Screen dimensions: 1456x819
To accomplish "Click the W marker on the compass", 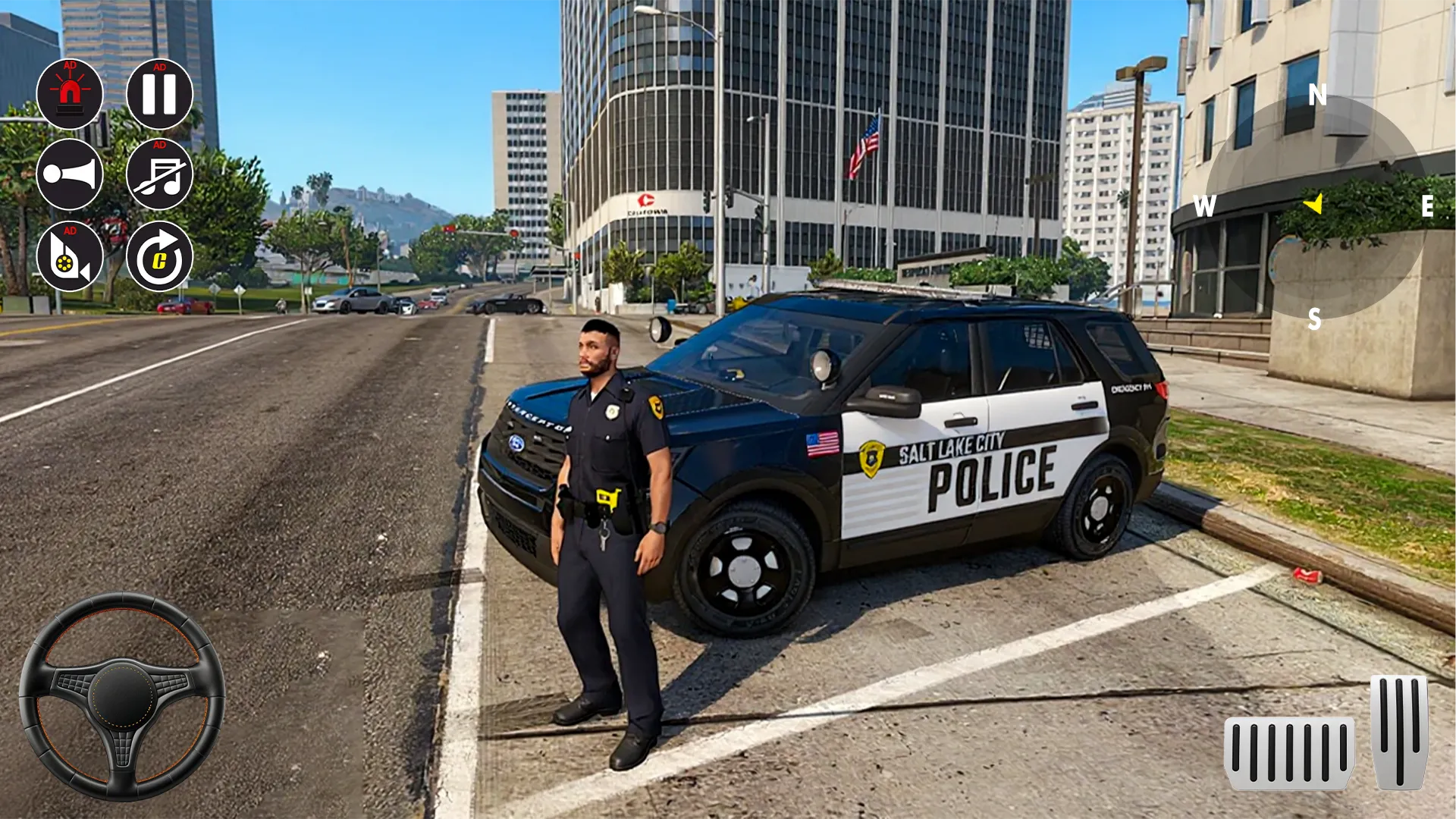I will click(x=1207, y=205).
